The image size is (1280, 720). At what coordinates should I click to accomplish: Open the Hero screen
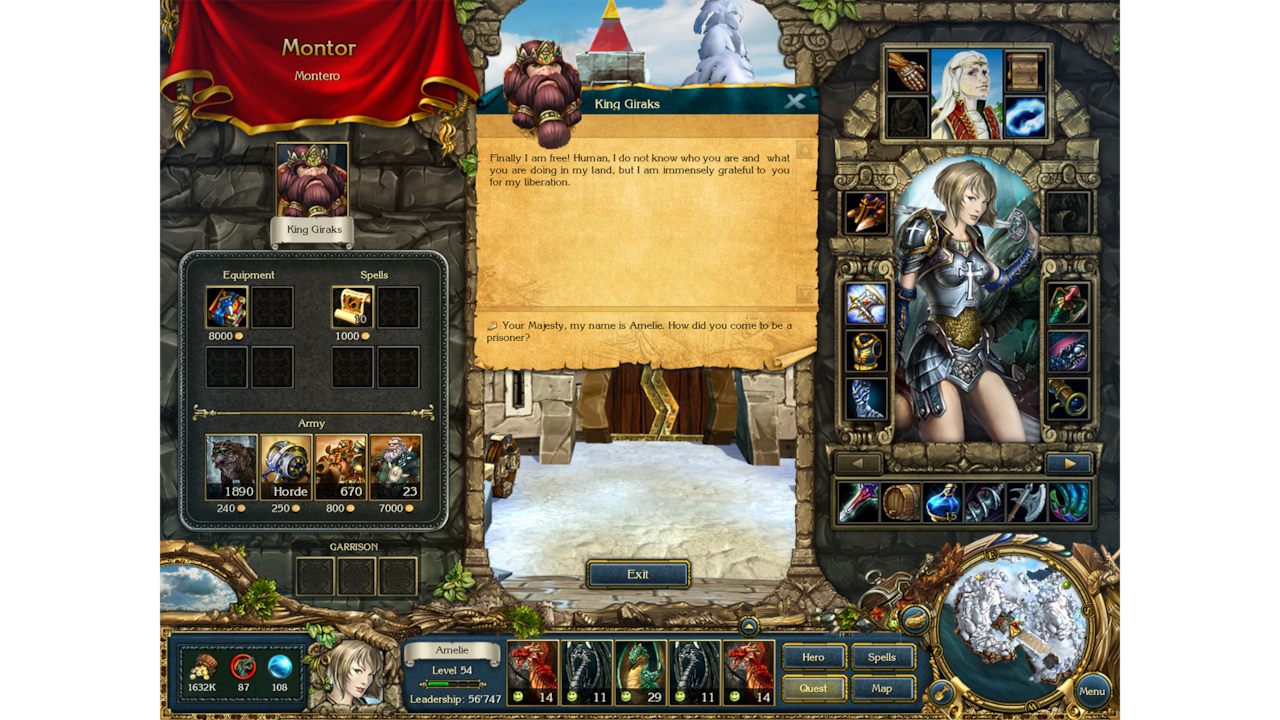(814, 657)
